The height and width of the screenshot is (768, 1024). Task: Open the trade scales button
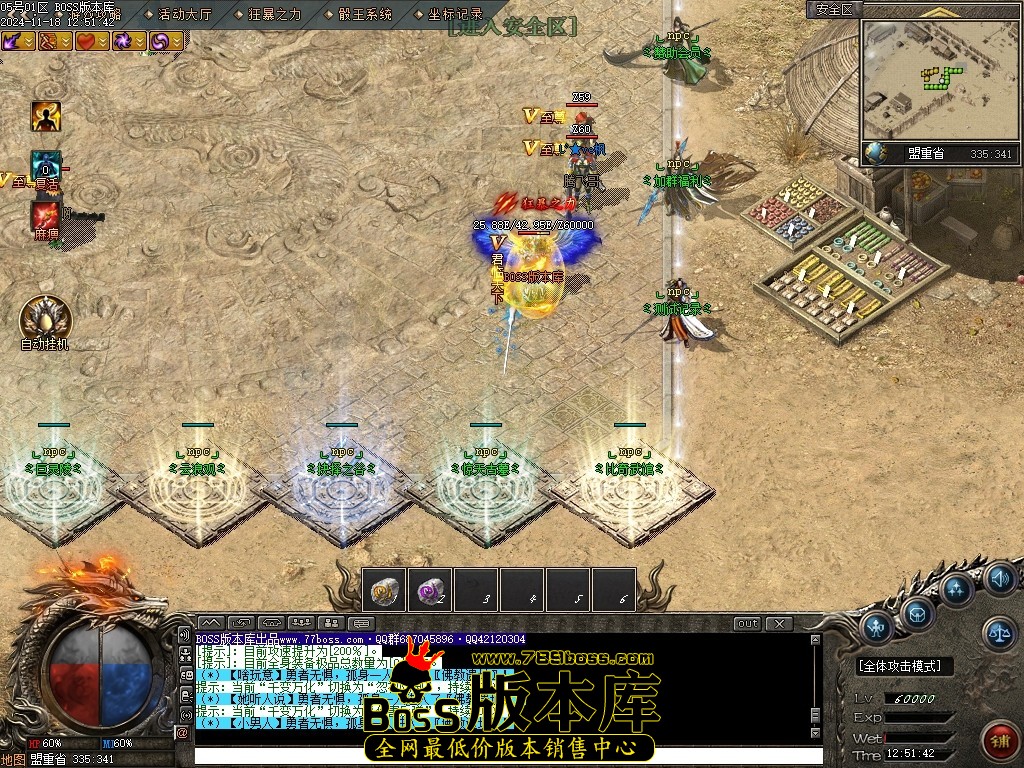tap(998, 630)
